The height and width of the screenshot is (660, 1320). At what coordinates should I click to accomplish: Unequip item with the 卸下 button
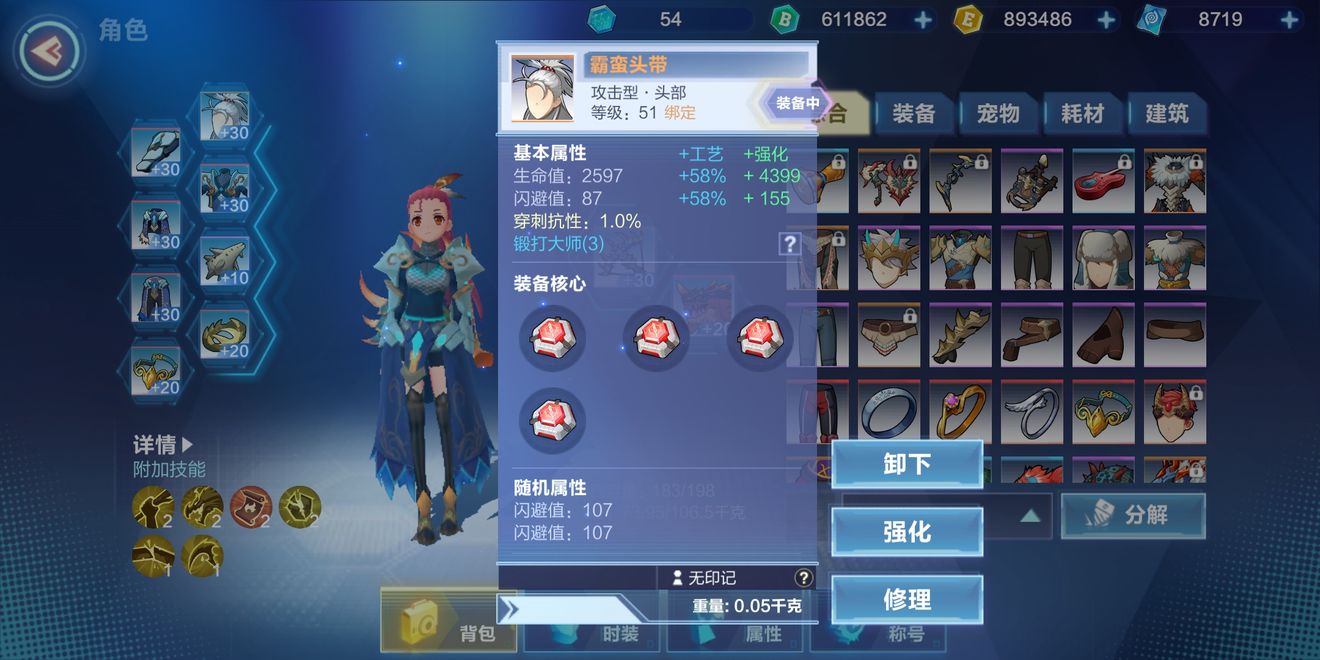point(906,465)
